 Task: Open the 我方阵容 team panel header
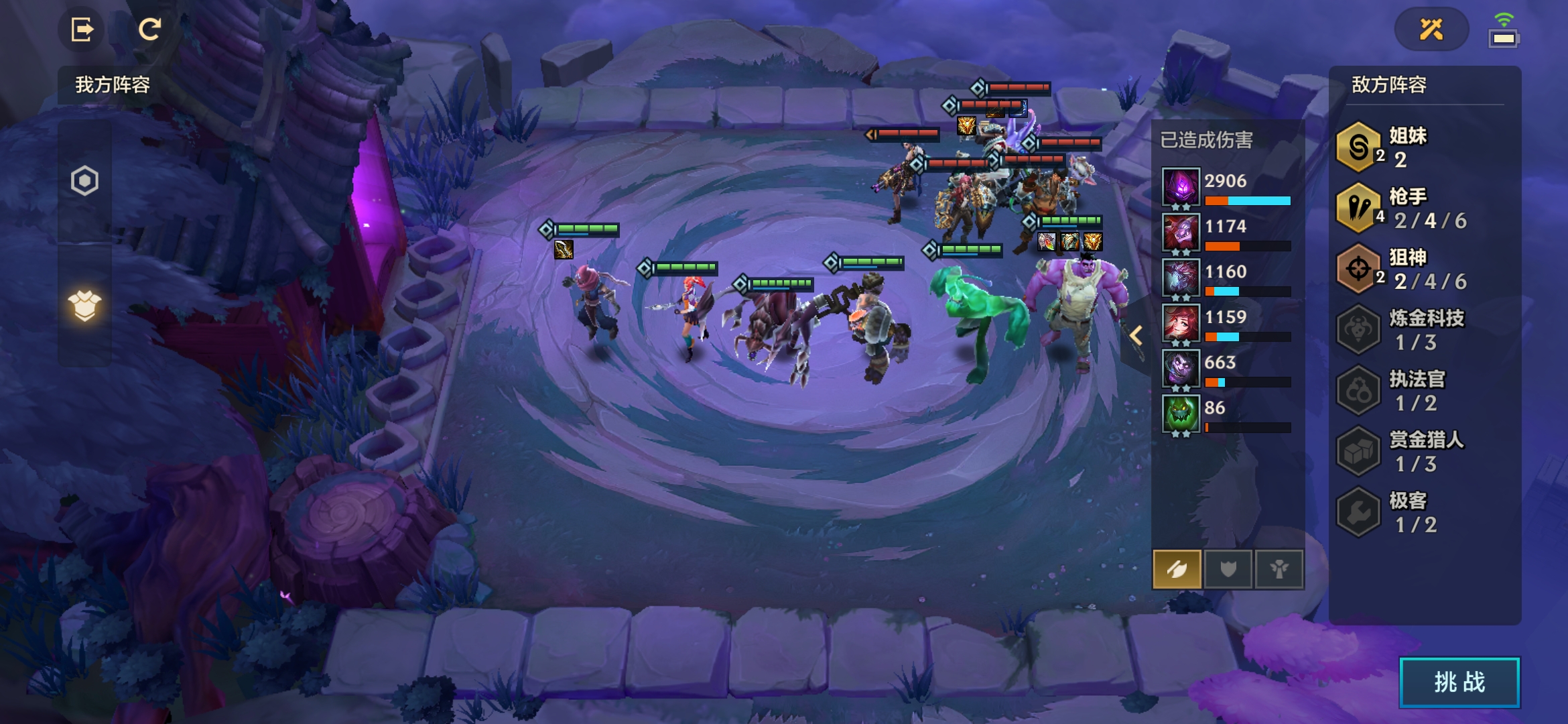click(x=113, y=85)
